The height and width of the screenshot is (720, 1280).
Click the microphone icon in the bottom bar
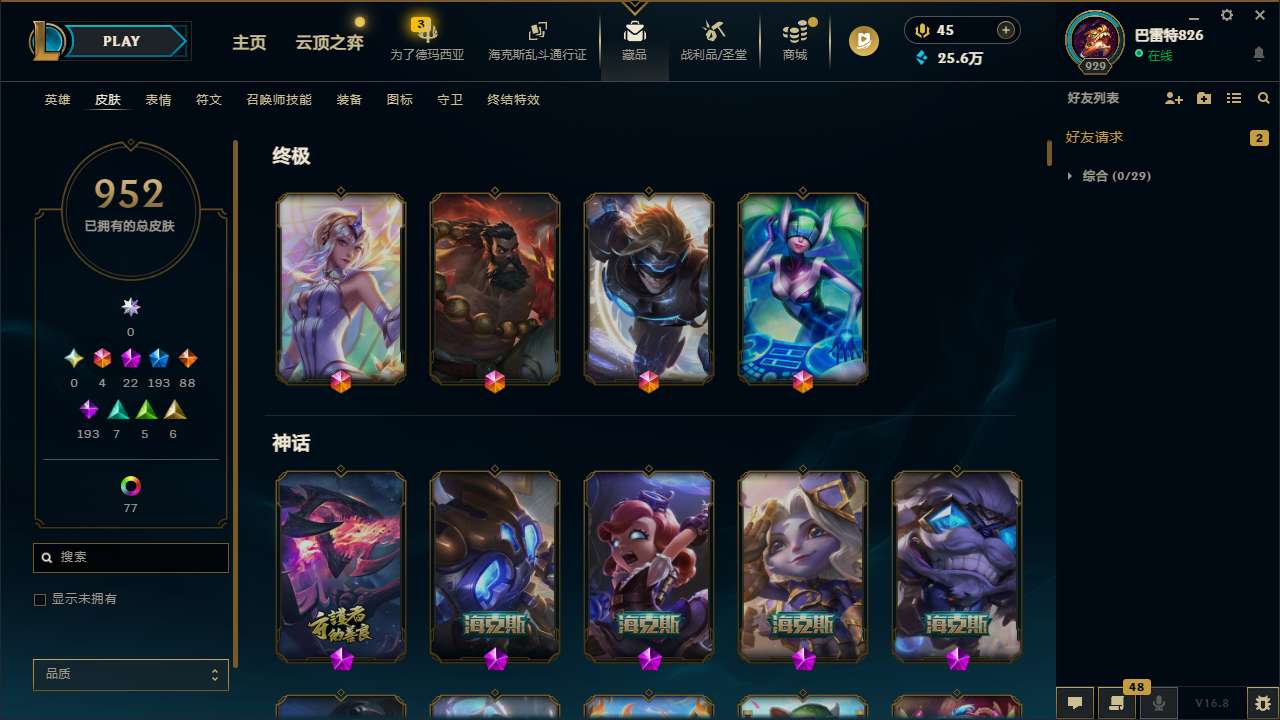pos(1158,703)
